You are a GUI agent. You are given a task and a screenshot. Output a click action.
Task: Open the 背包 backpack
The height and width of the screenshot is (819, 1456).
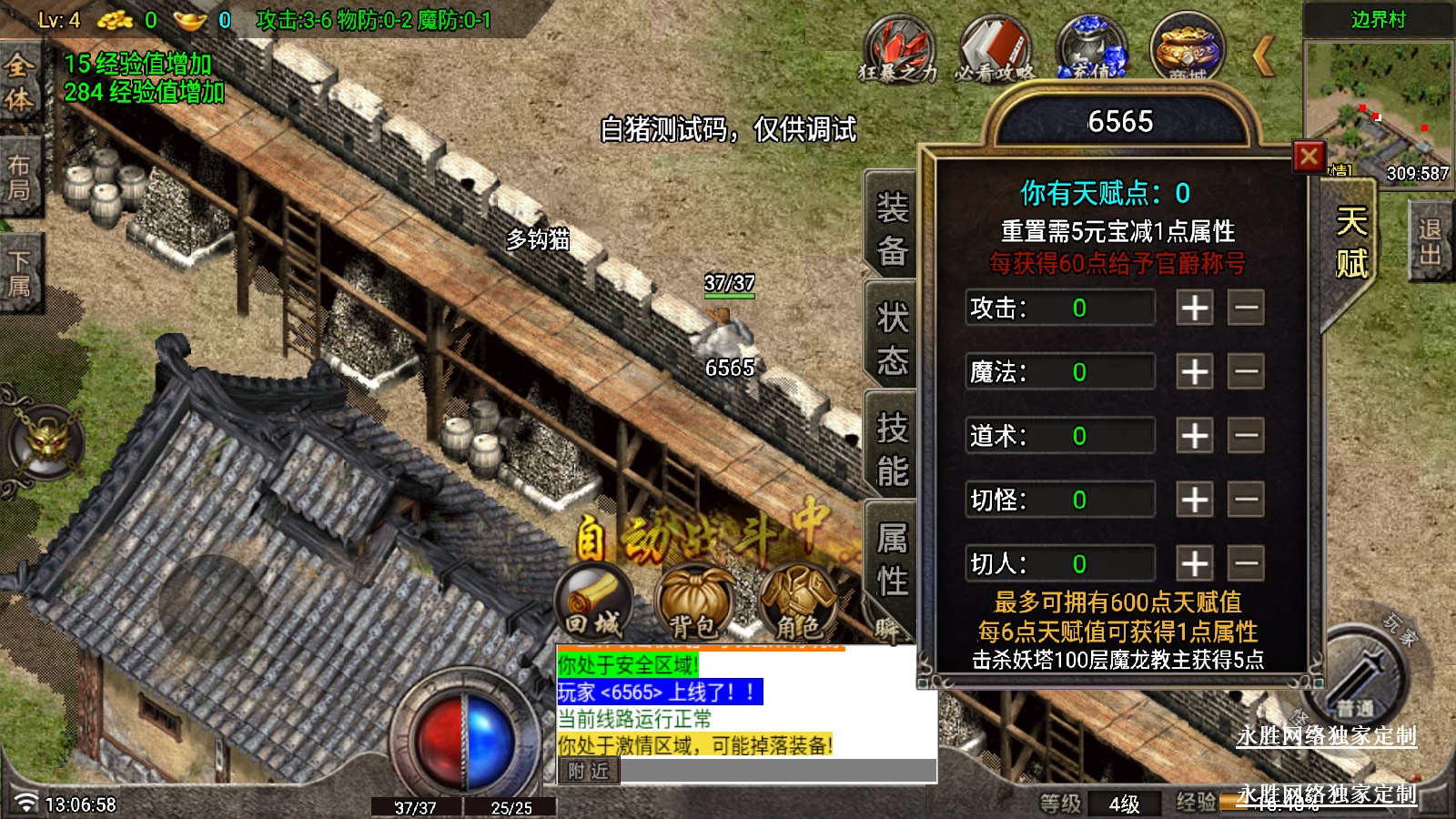694,602
